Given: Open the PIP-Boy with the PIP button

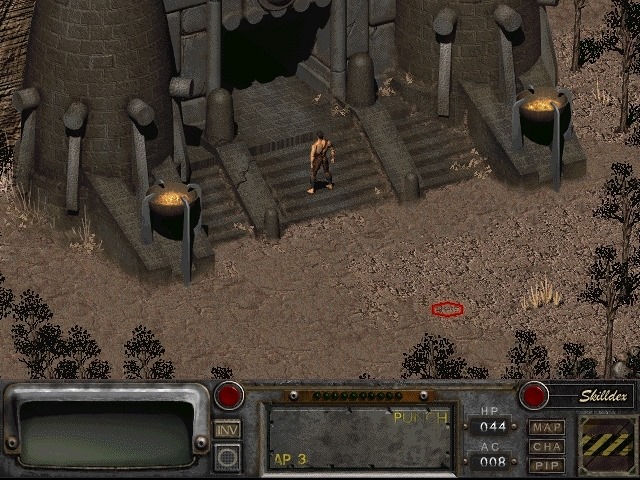Looking at the screenshot, I should pos(547,465).
